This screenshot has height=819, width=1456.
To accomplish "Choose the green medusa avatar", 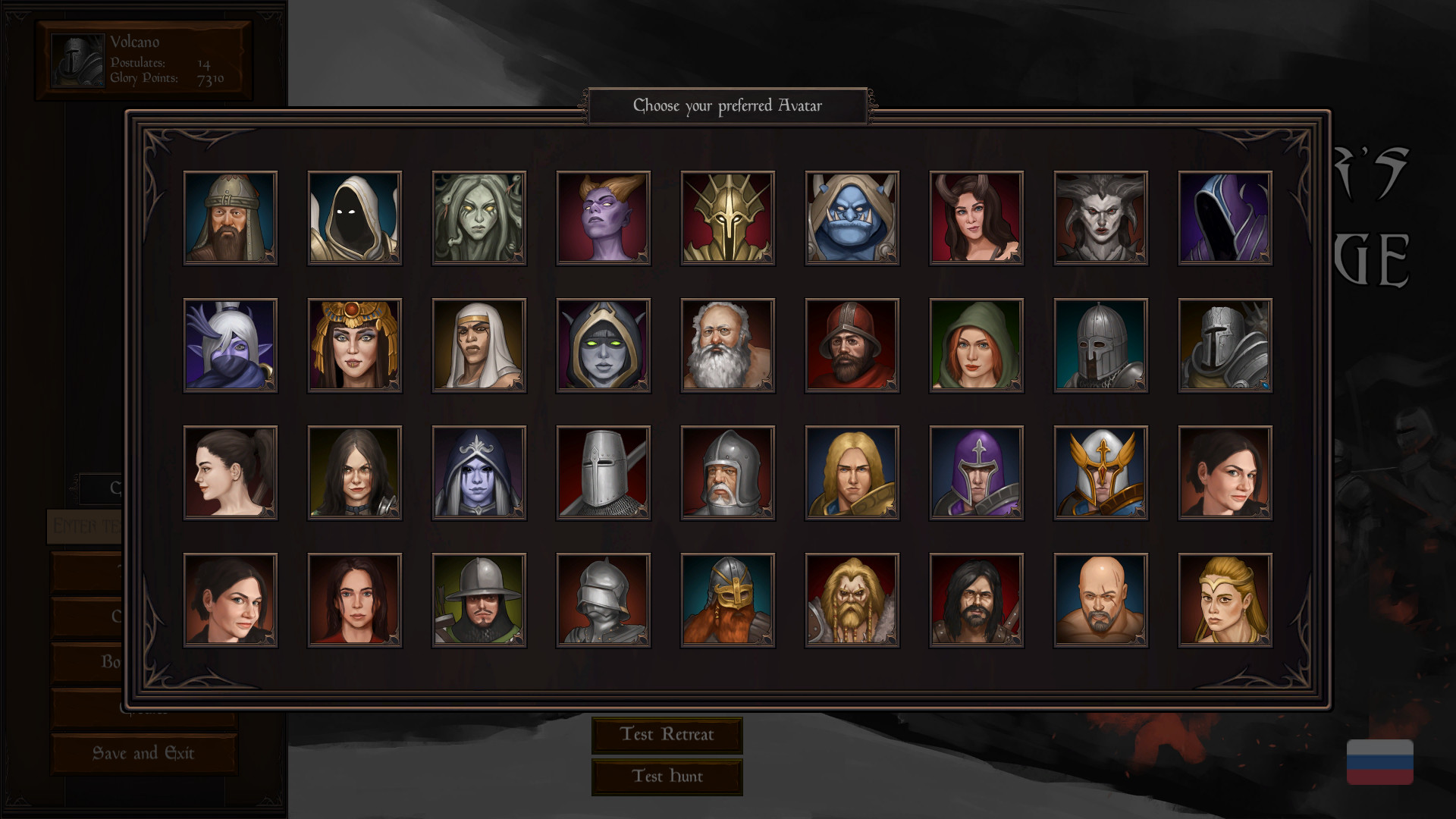I will [x=479, y=218].
